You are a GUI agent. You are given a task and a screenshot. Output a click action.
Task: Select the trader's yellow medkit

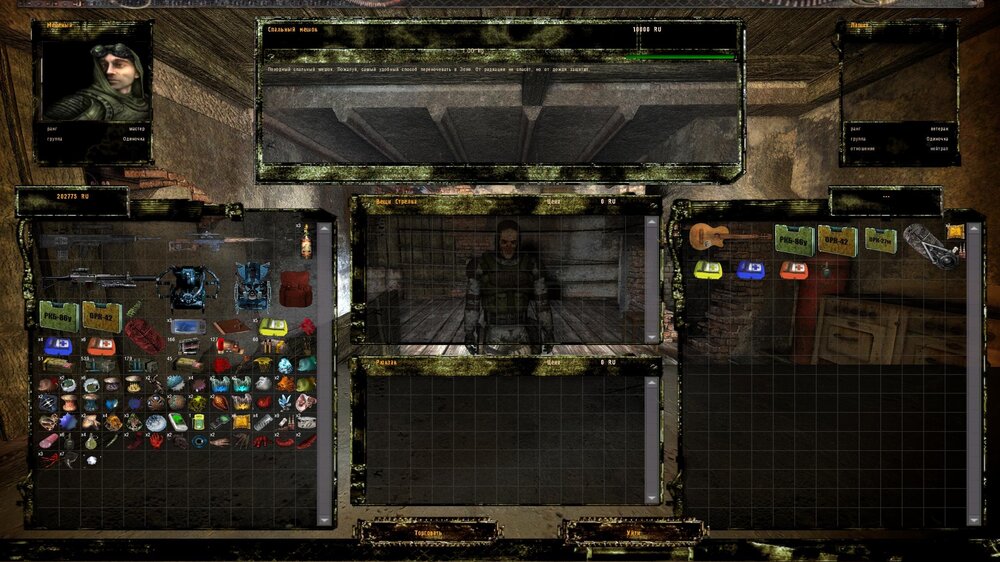(708, 270)
